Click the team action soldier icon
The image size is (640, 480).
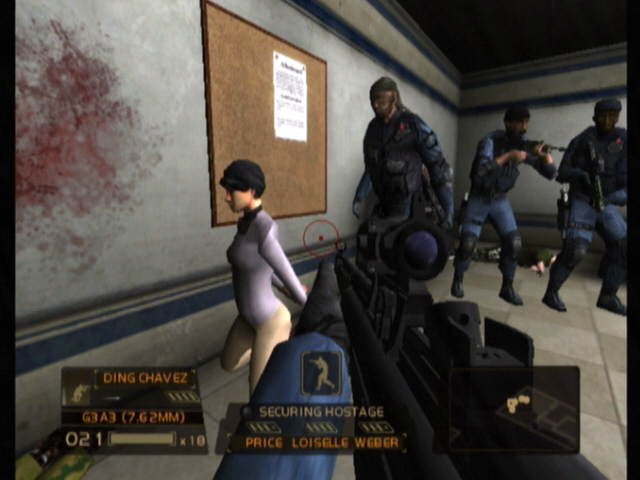pos(321,371)
